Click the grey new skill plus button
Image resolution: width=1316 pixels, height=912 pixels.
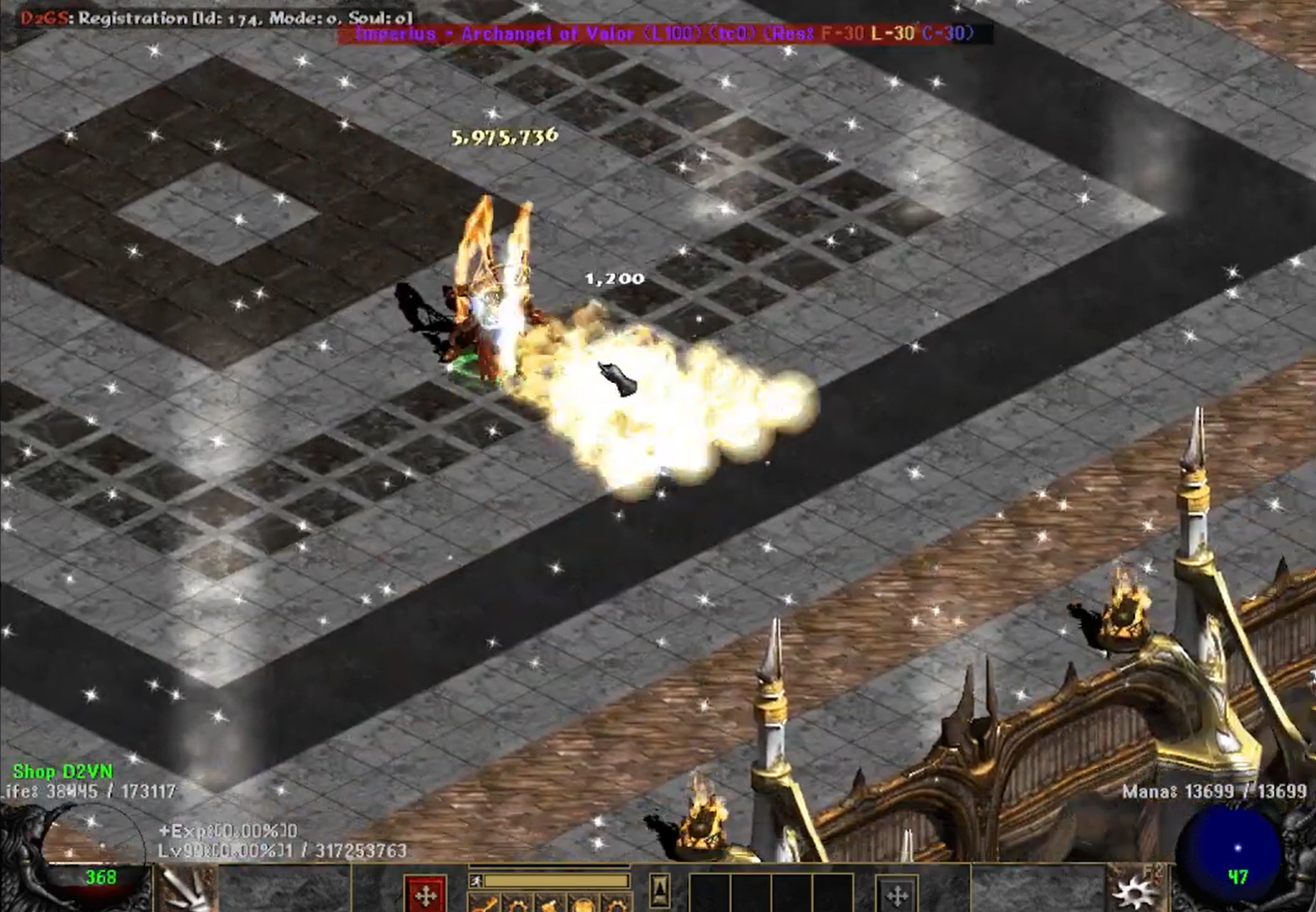coord(896,894)
